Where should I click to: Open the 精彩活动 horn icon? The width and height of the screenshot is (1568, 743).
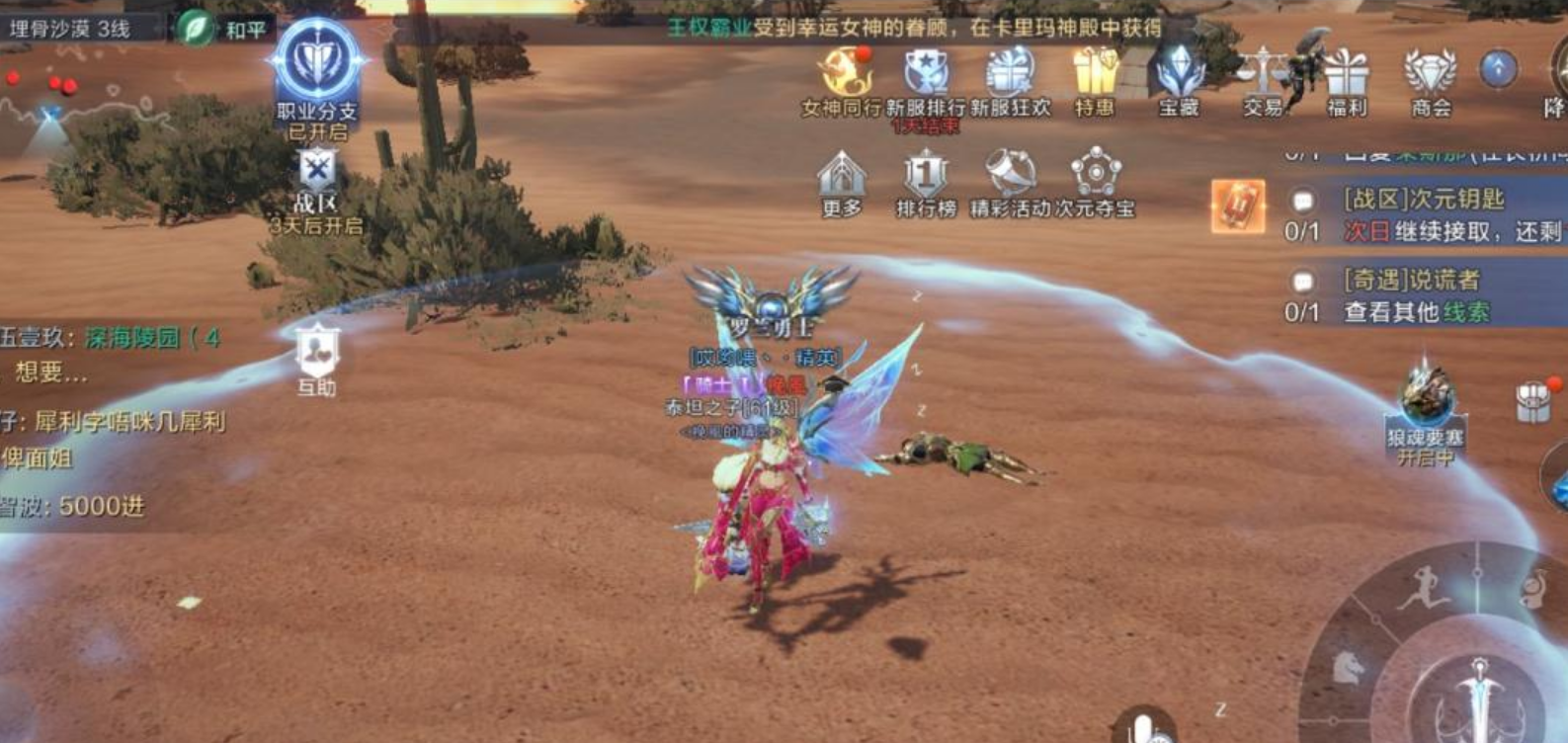(1009, 178)
